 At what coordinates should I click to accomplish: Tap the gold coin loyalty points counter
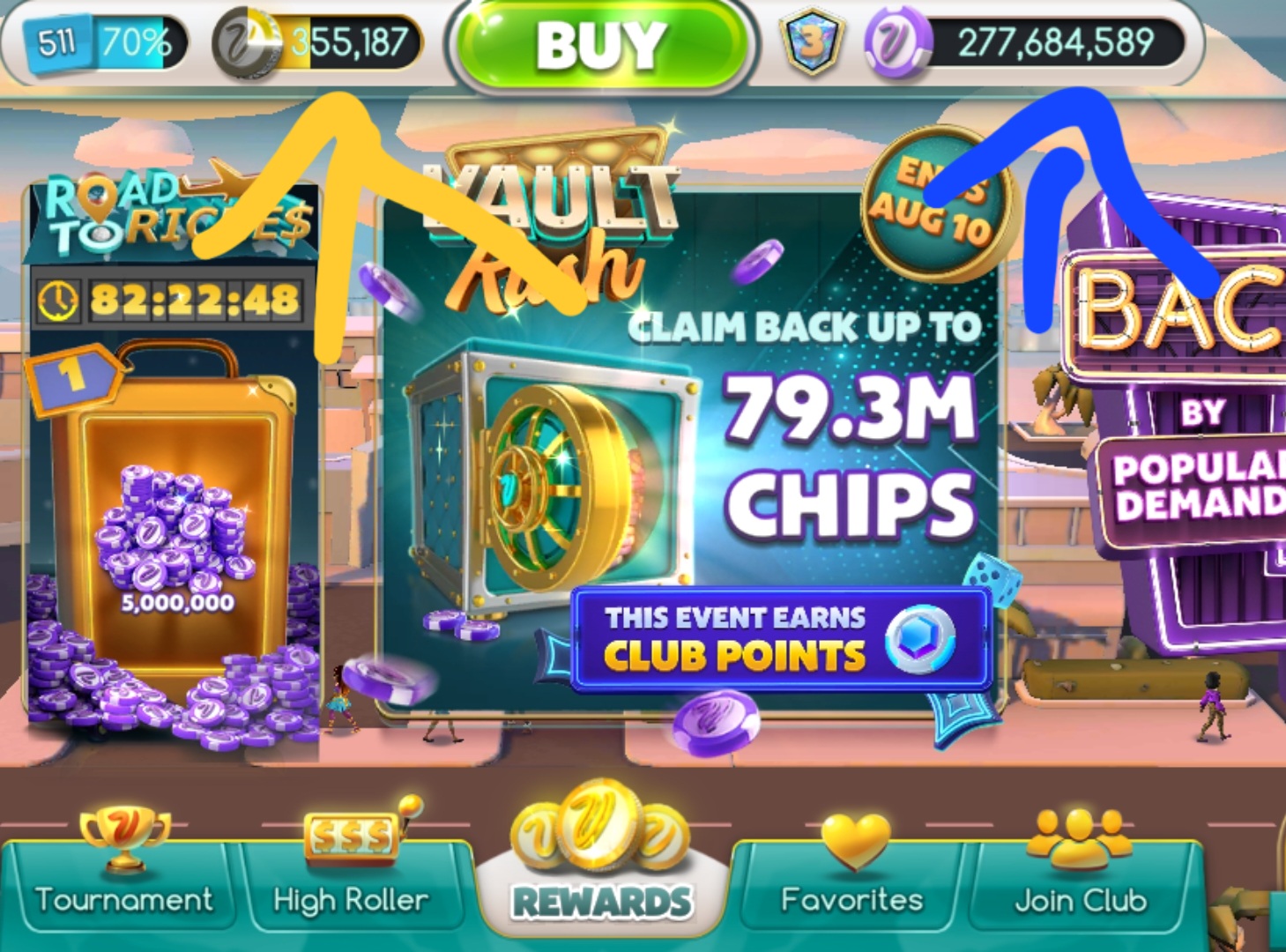319,42
